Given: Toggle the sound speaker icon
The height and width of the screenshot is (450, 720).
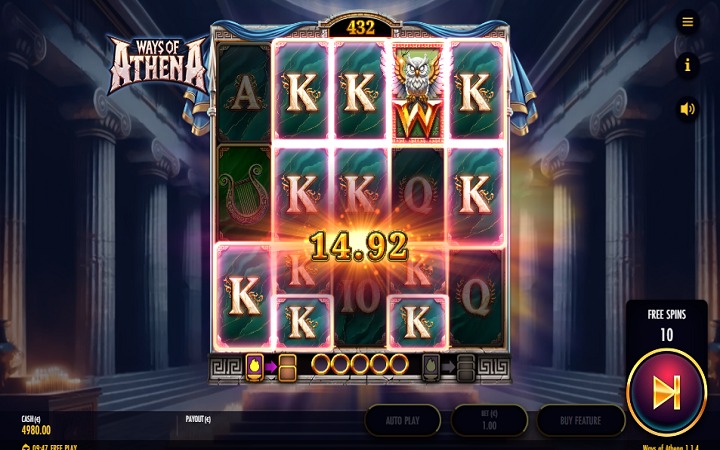Looking at the screenshot, I should point(687,109).
